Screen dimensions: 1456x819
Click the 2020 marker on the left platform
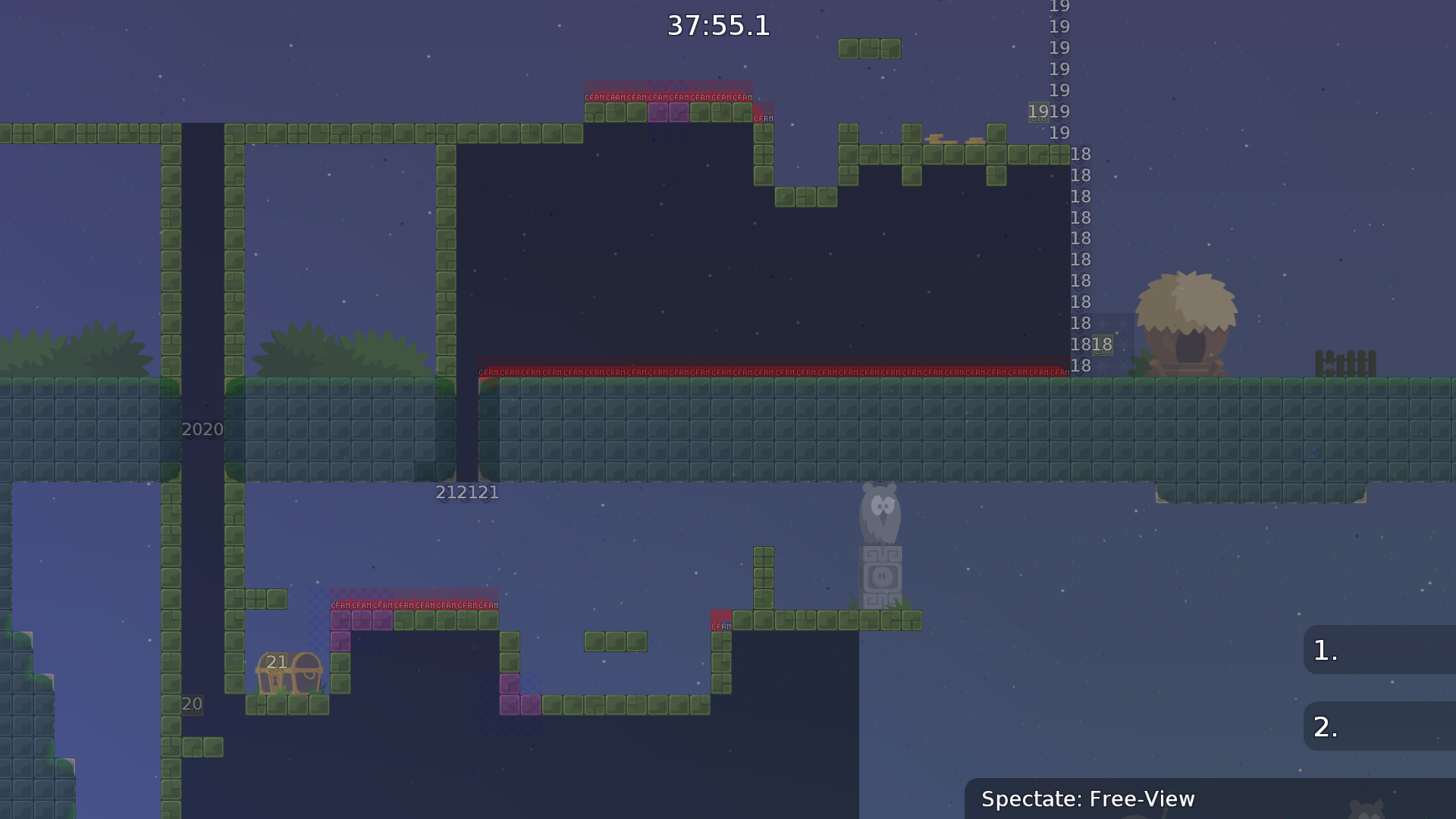click(x=201, y=429)
